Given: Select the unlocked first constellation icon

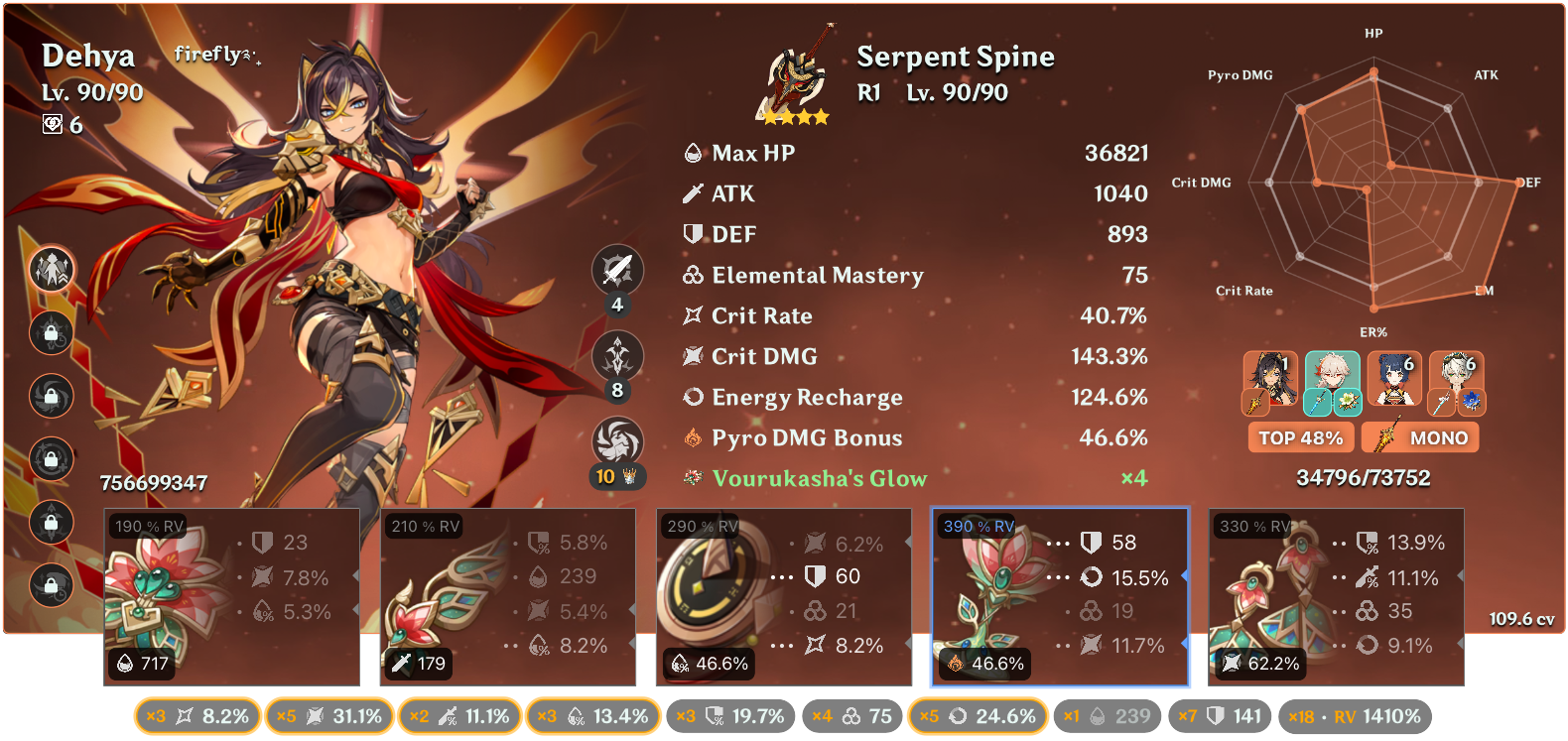Looking at the screenshot, I should (50, 269).
